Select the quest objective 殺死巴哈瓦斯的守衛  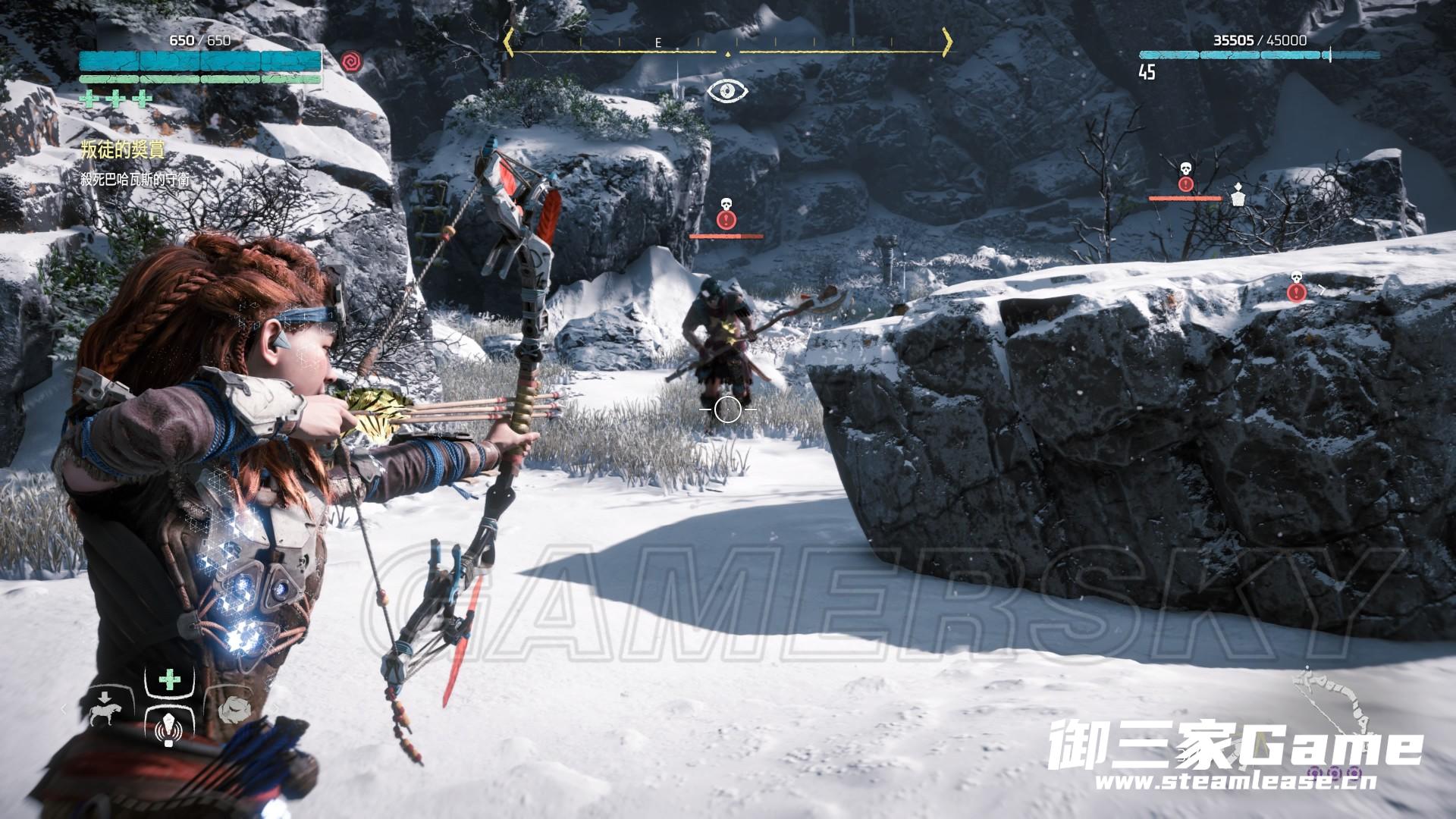pos(136,180)
